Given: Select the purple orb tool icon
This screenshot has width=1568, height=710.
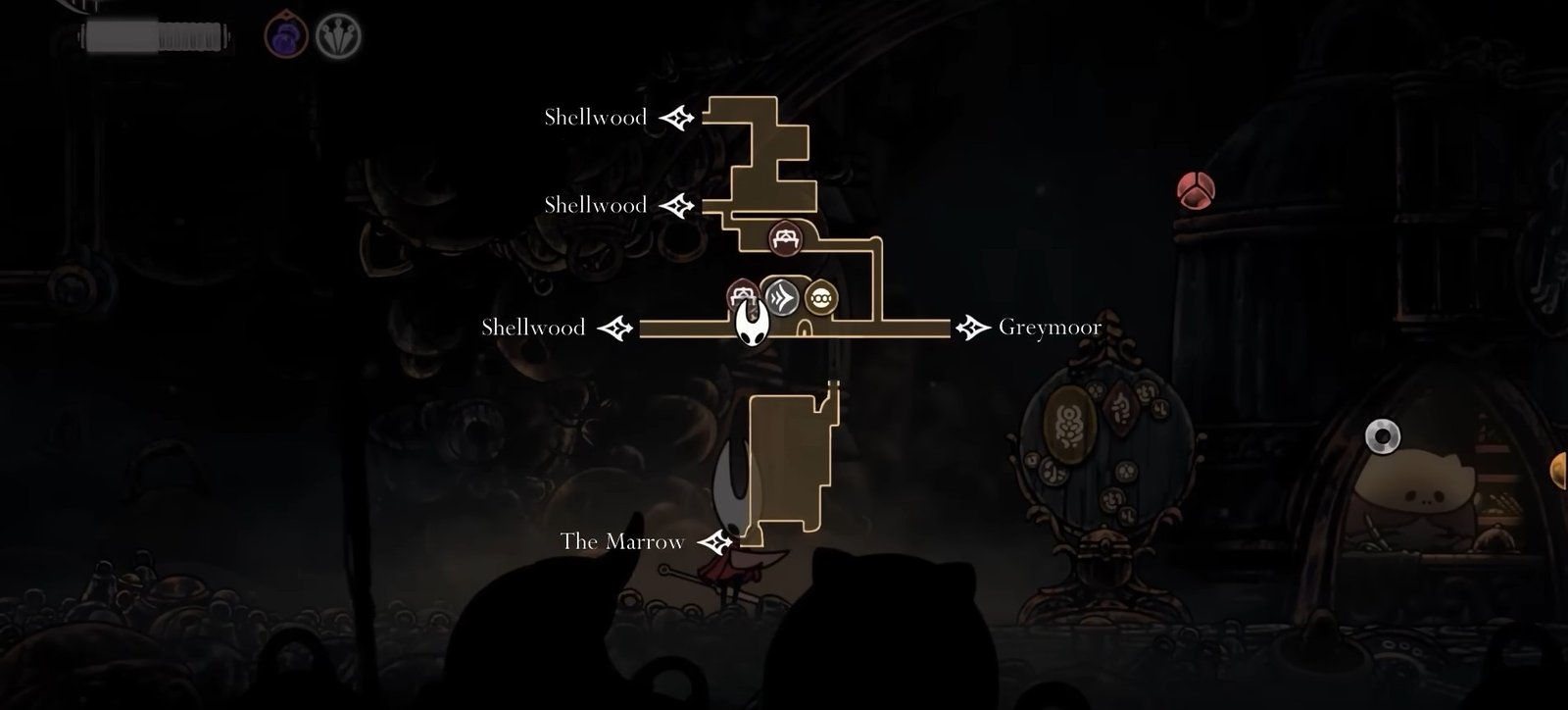Looking at the screenshot, I should 286,37.
